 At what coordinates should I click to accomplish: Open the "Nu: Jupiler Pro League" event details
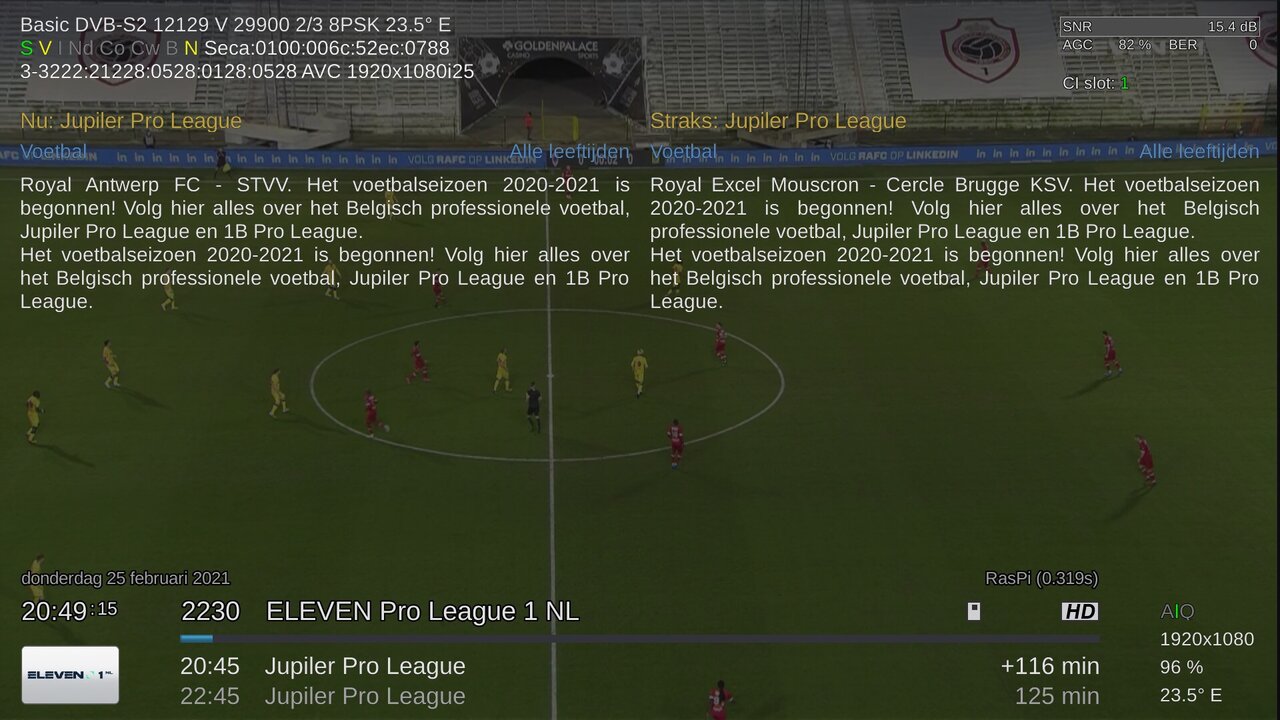point(131,121)
